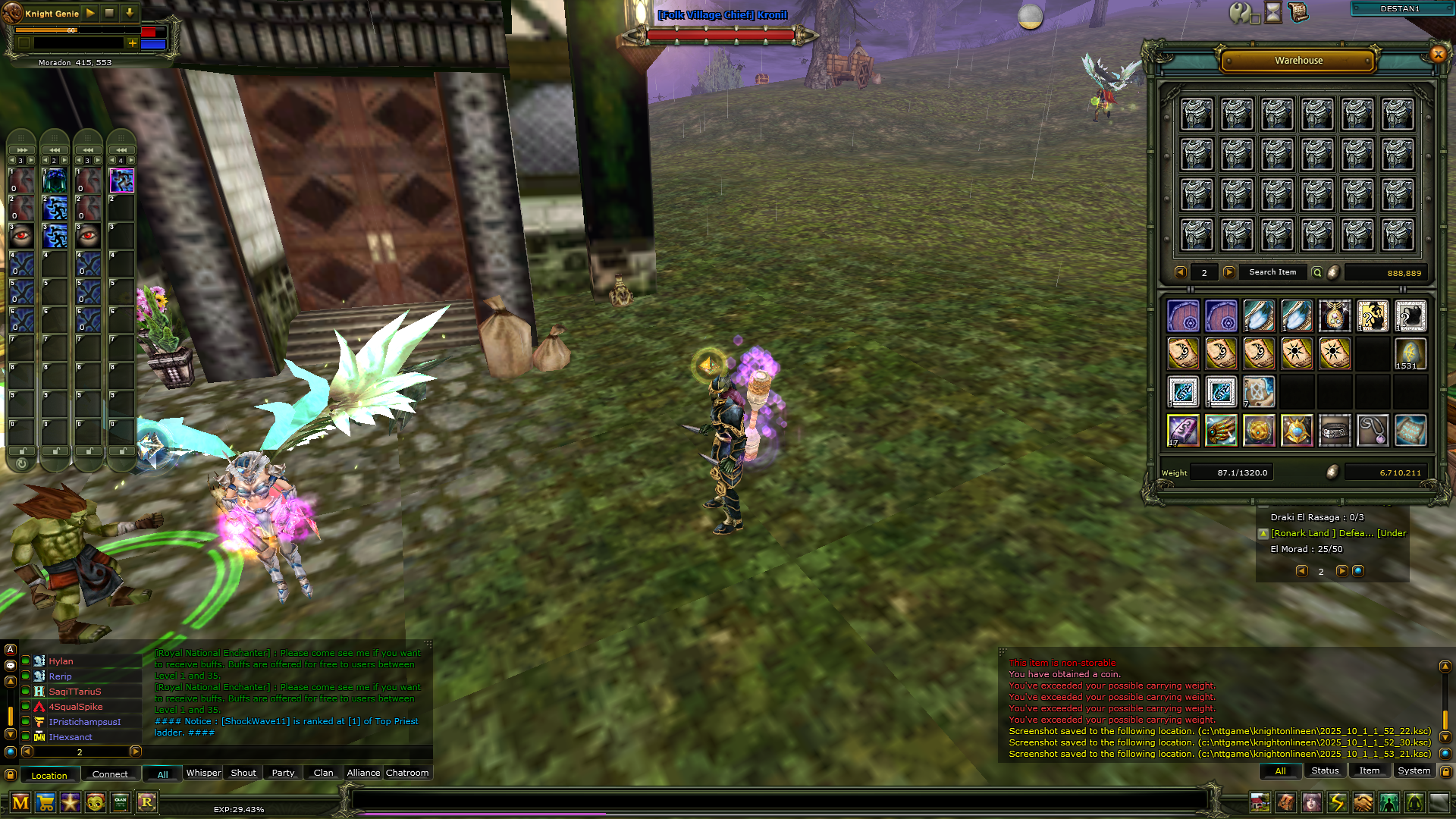Screen dimensions: 1456x819
Task: Select the golden gauntlet item
Action: pyautogui.click(x=1221, y=430)
